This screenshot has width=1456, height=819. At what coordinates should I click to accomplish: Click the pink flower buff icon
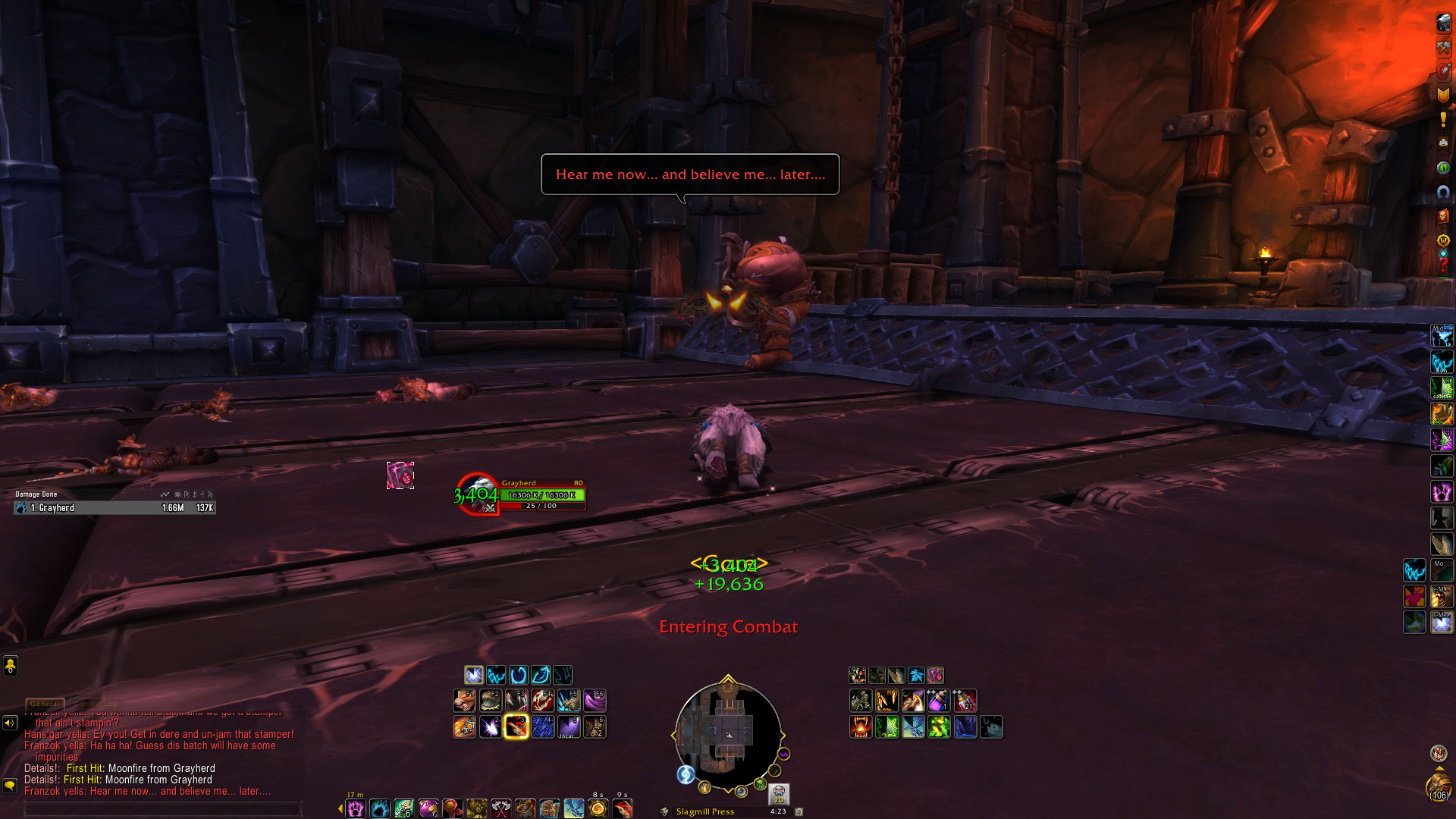[x=935, y=675]
